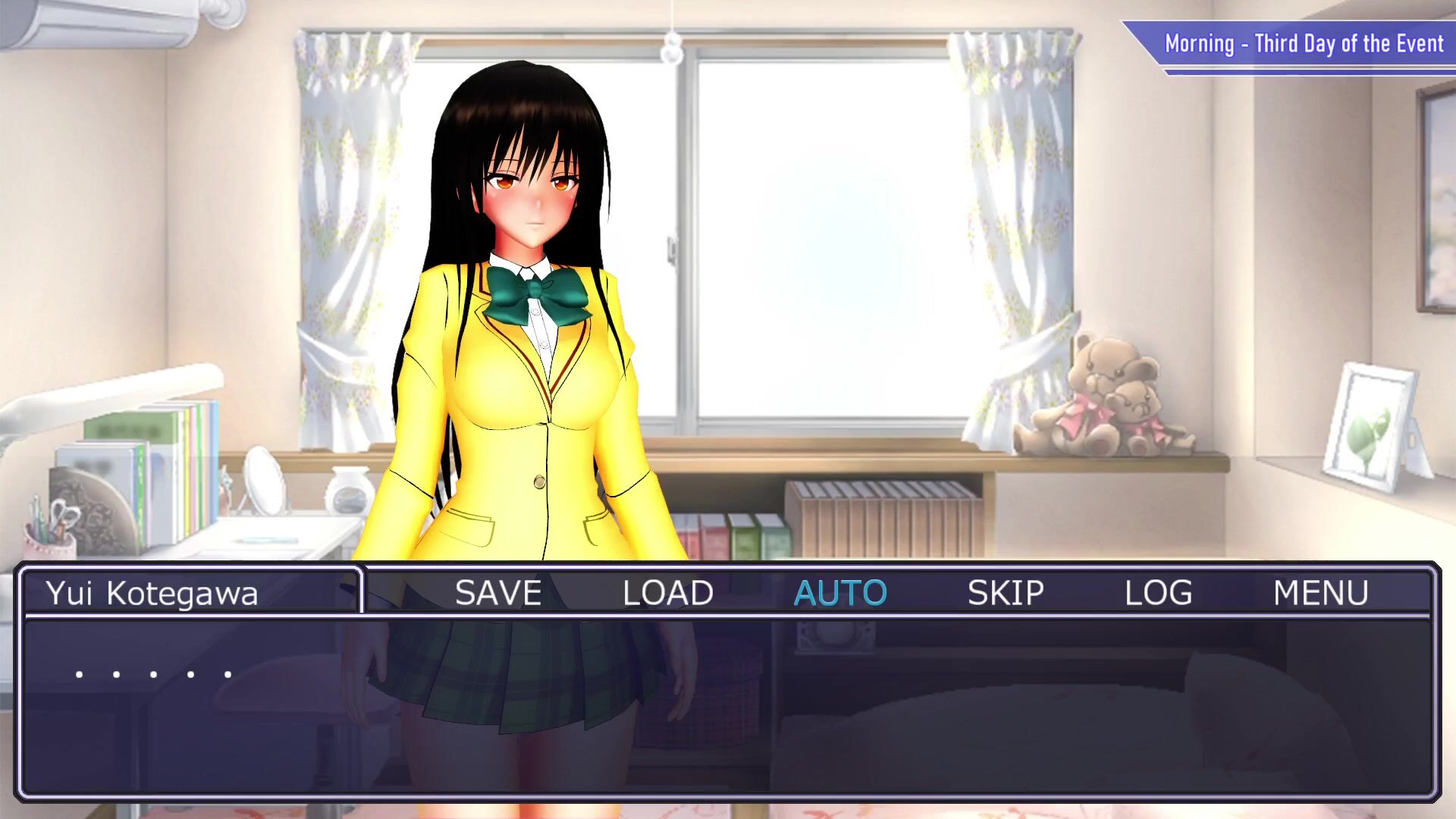Toggle AUTO text advance mode
Screen dimensions: 1456x819
click(839, 592)
